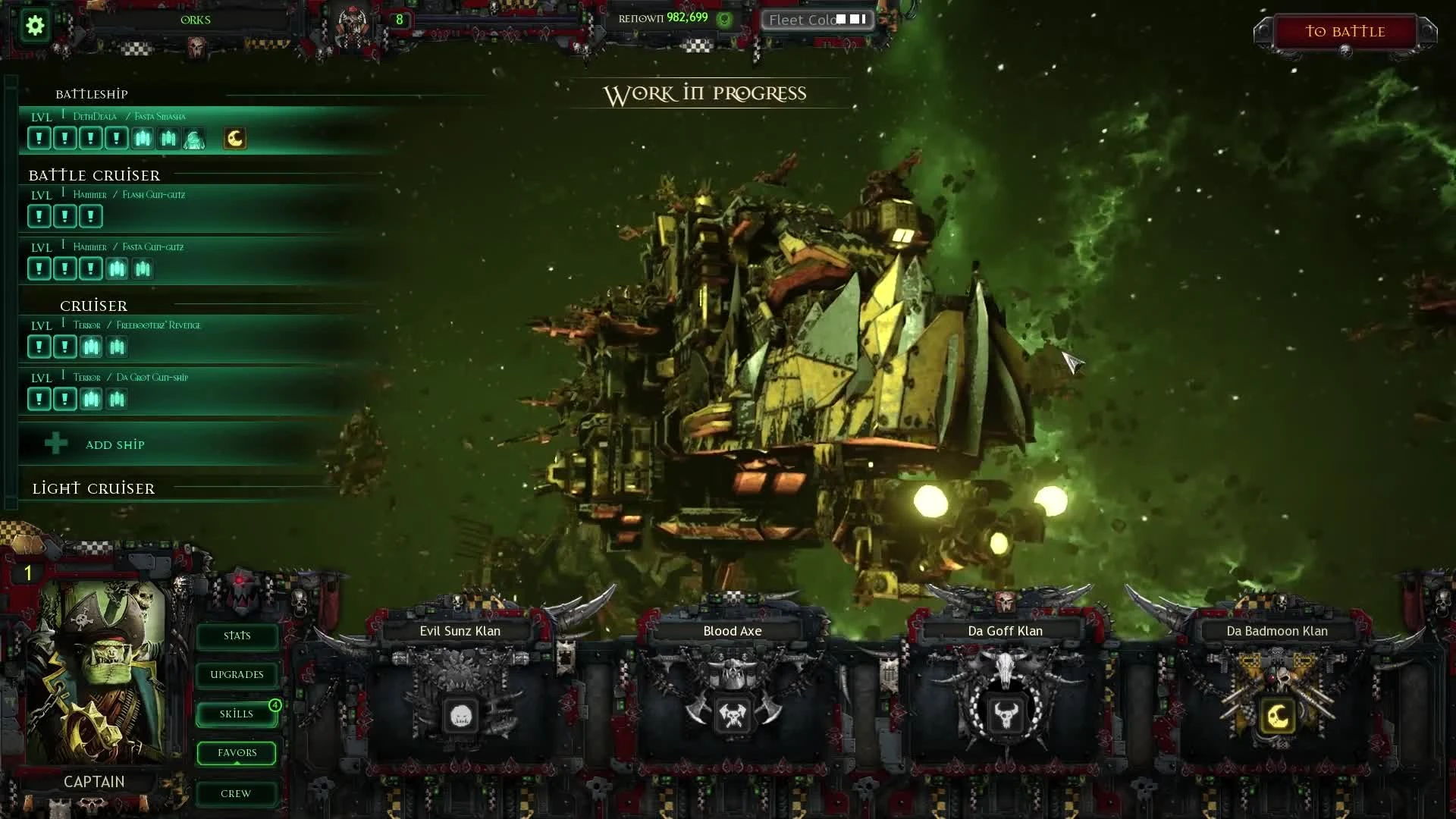Select the Badmoon moon favor icon on DethDeala
The height and width of the screenshot is (819, 1456).
(x=234, y=138)
